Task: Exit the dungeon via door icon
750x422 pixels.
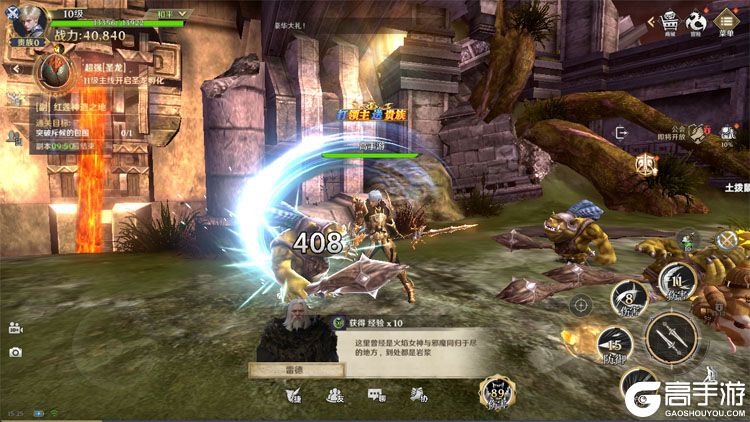Action: tap(621, 132)
